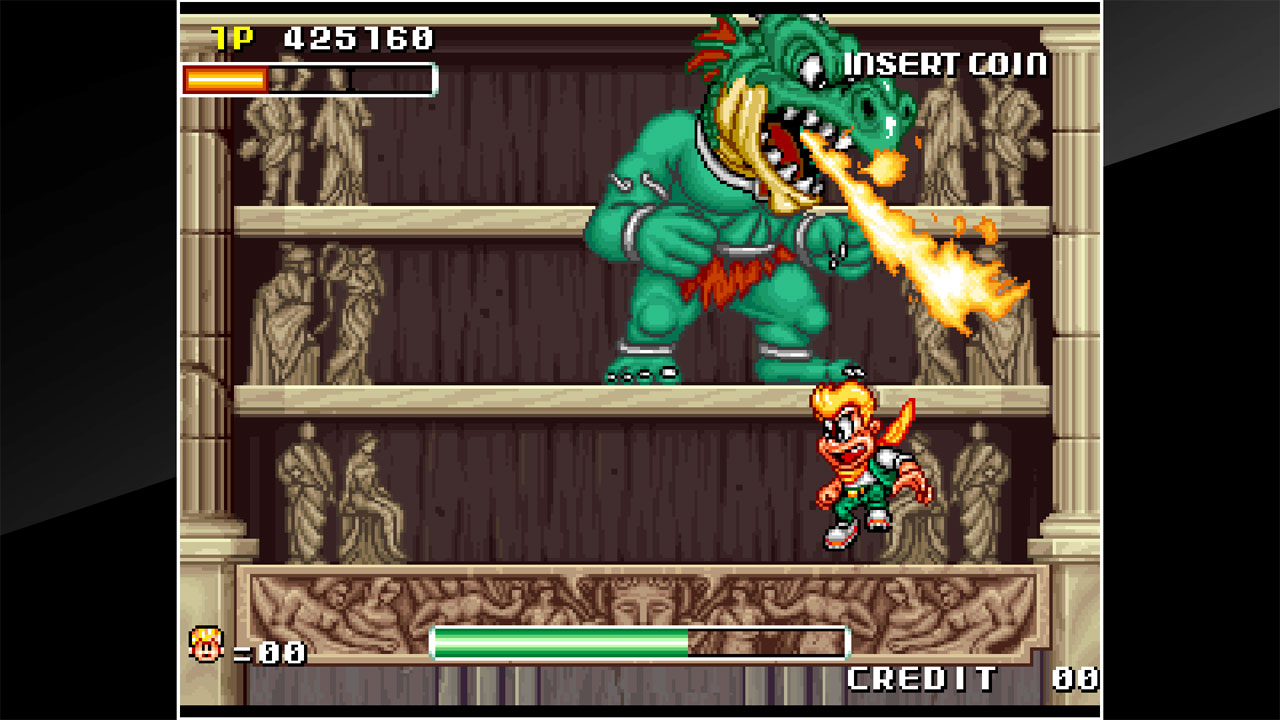Click the INSERT COIN text

click(946, 62)
